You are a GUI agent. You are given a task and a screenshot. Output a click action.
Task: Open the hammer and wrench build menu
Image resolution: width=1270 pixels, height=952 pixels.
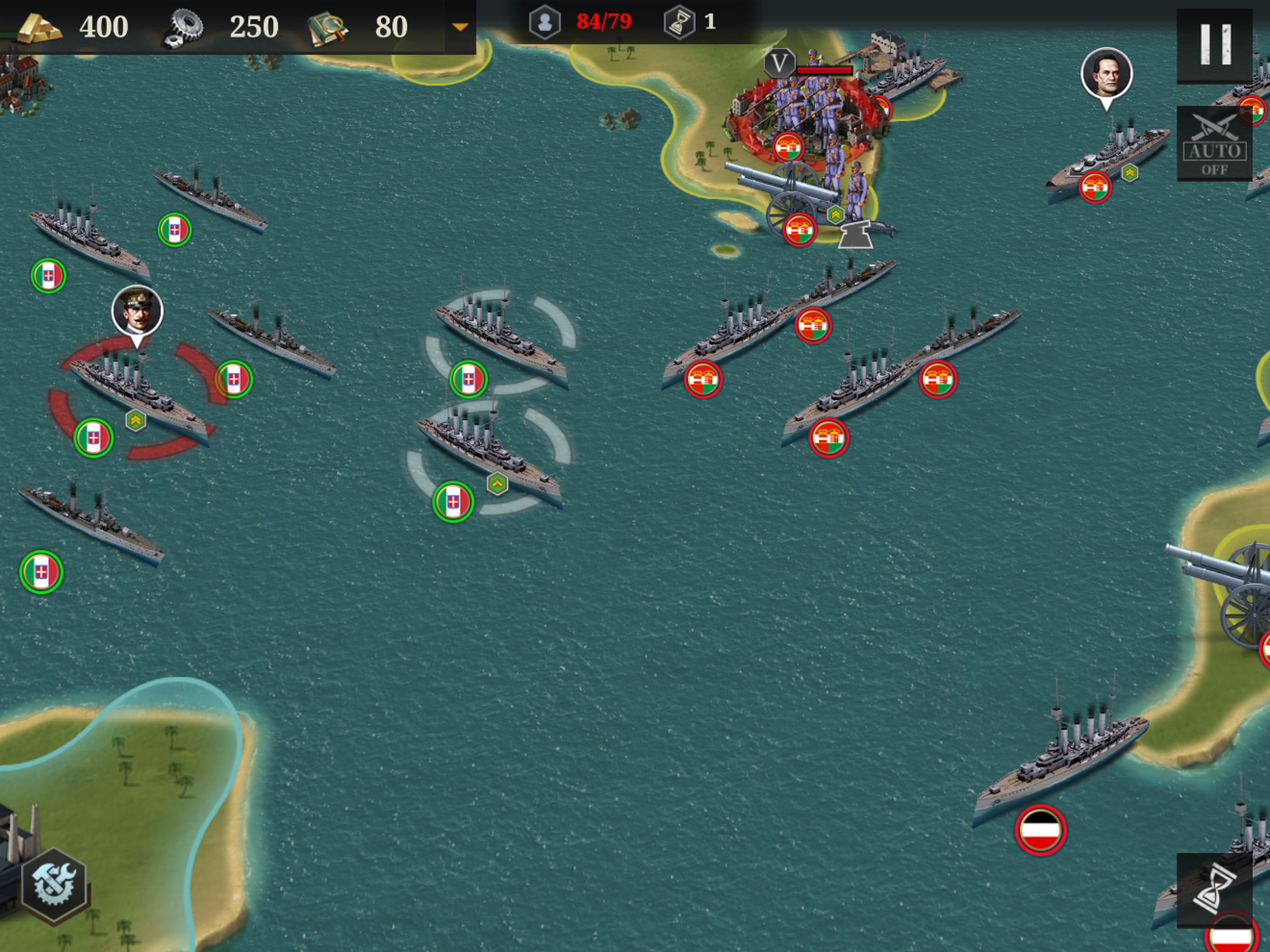54,884
